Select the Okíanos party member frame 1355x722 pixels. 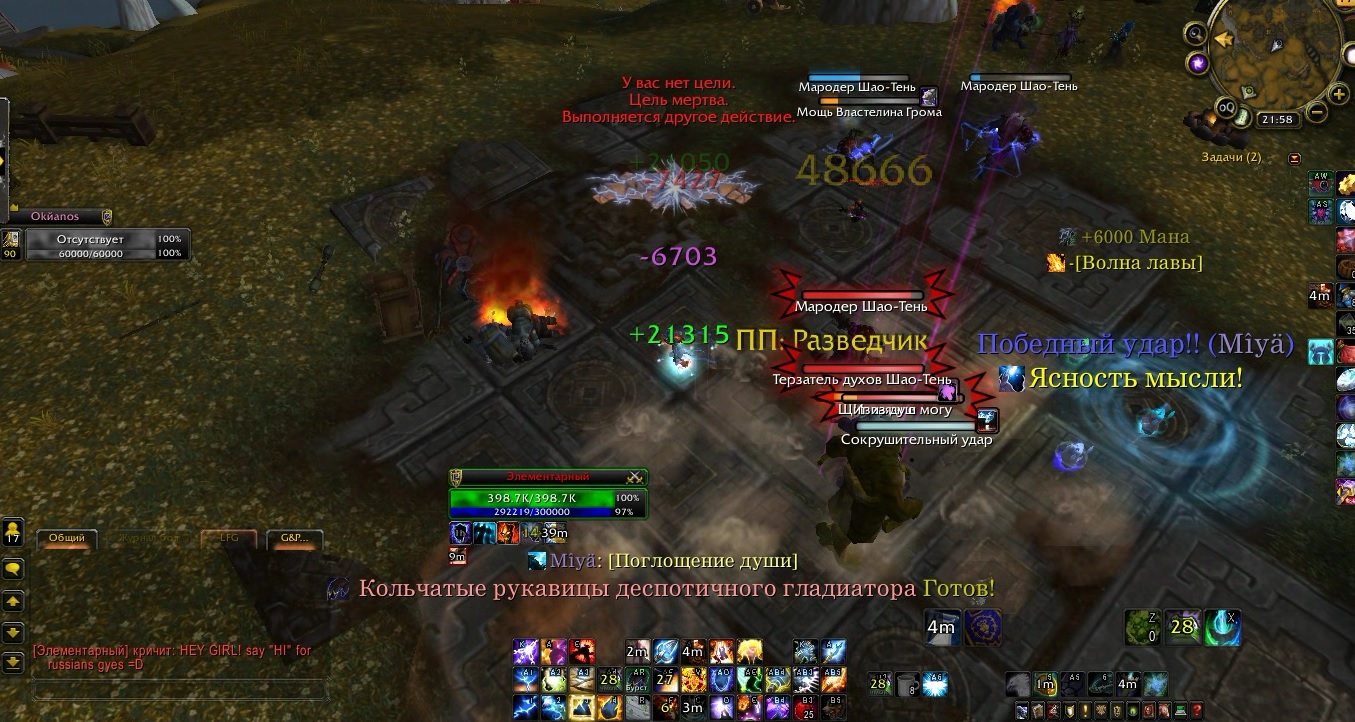pyautogui.click(x=57, y=216)
